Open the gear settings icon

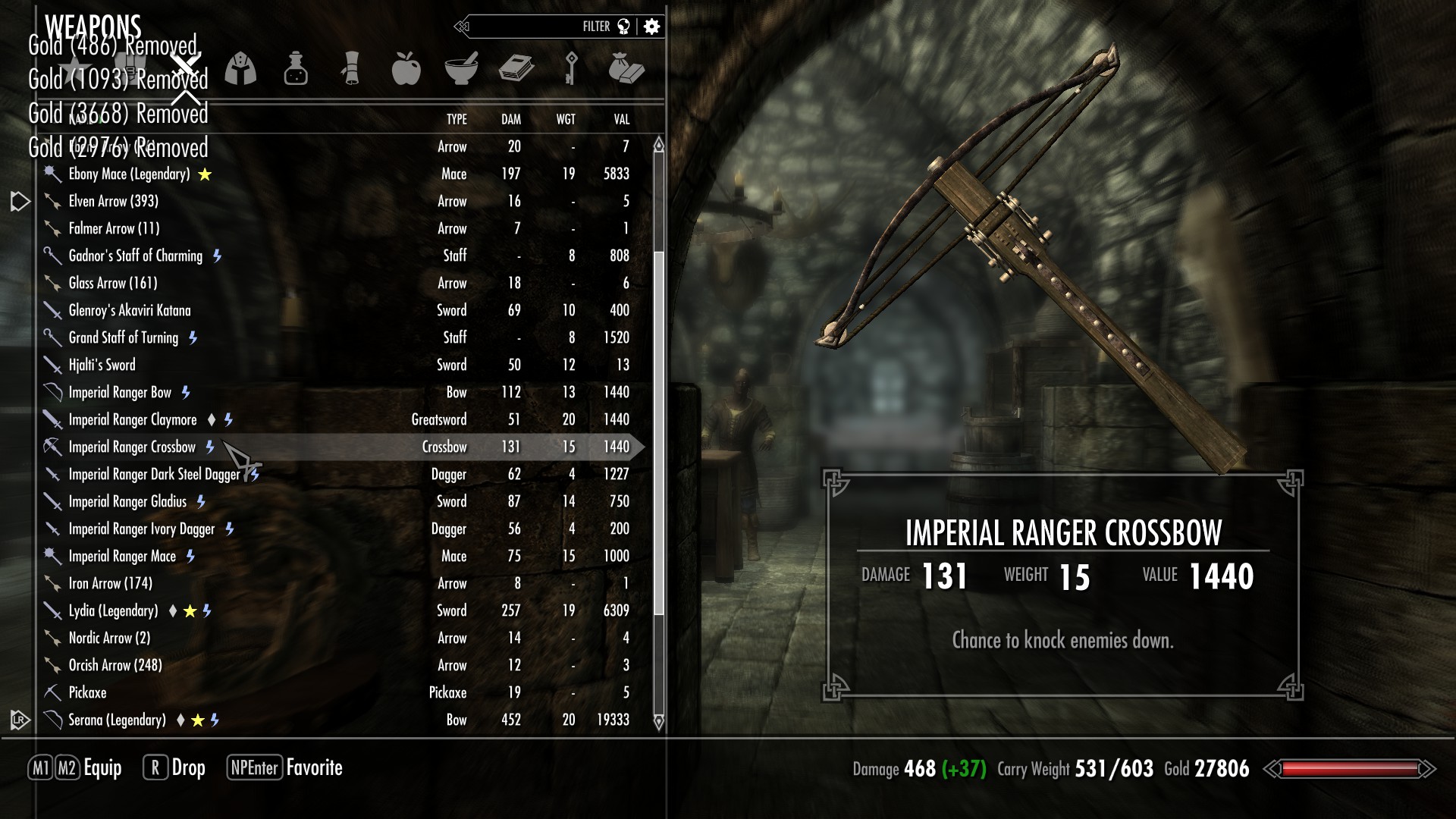tap(651, 27)
